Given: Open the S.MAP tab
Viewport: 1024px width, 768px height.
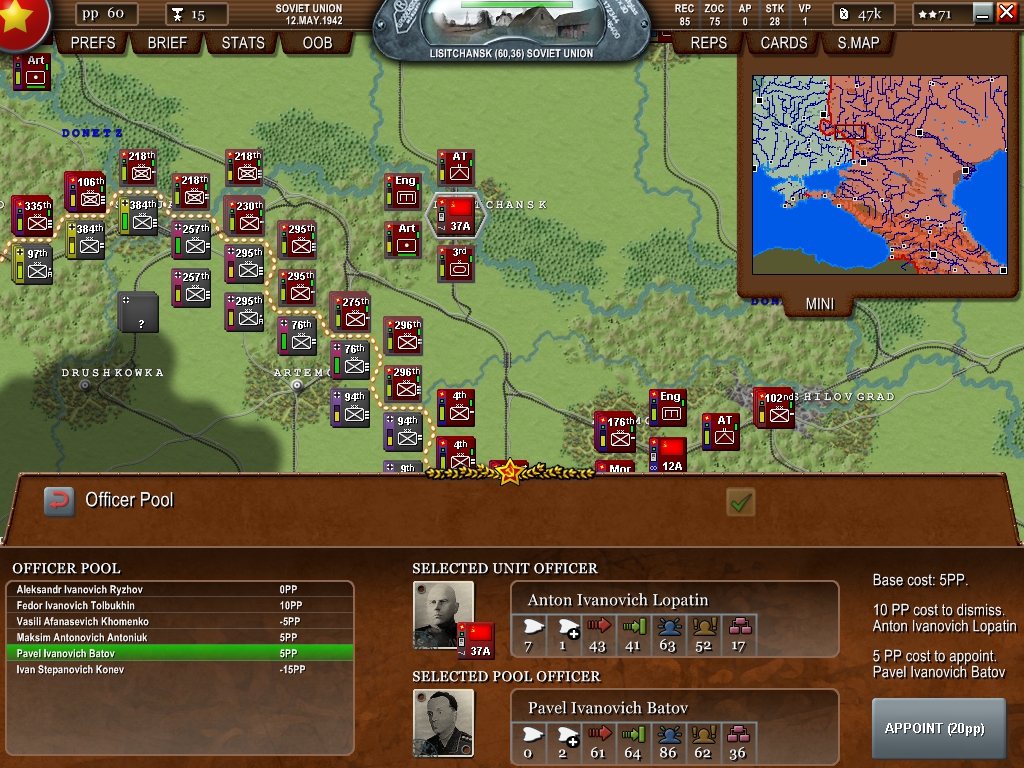Looking at the screenshot, I should point(858,43).
